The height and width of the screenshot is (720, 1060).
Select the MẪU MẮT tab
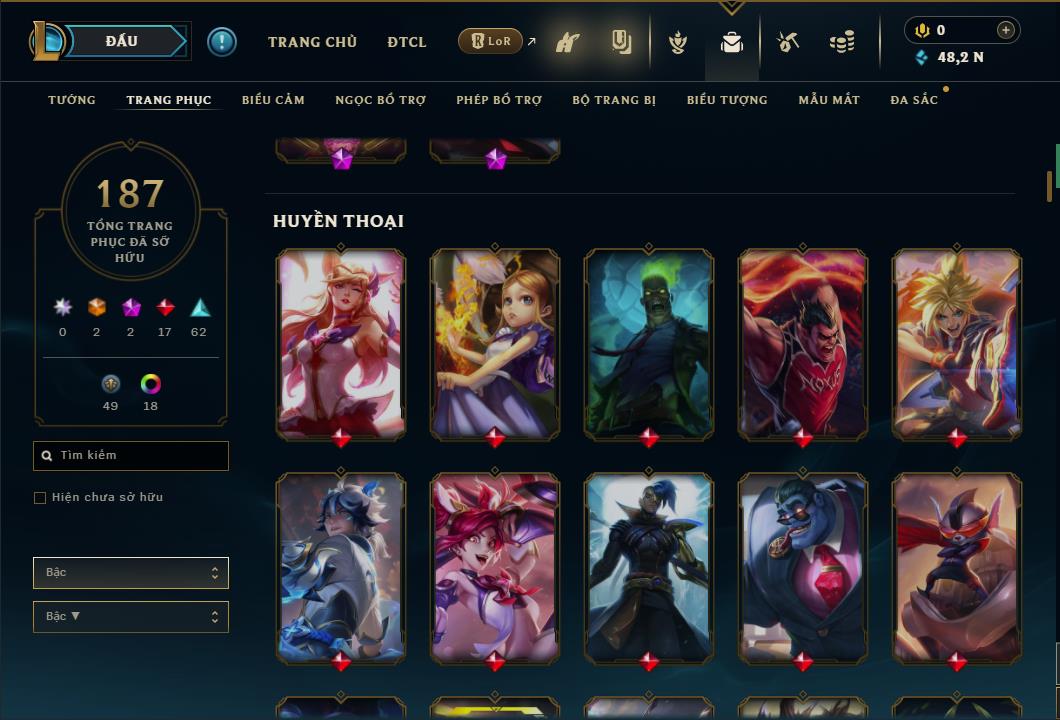click(829, 100)
